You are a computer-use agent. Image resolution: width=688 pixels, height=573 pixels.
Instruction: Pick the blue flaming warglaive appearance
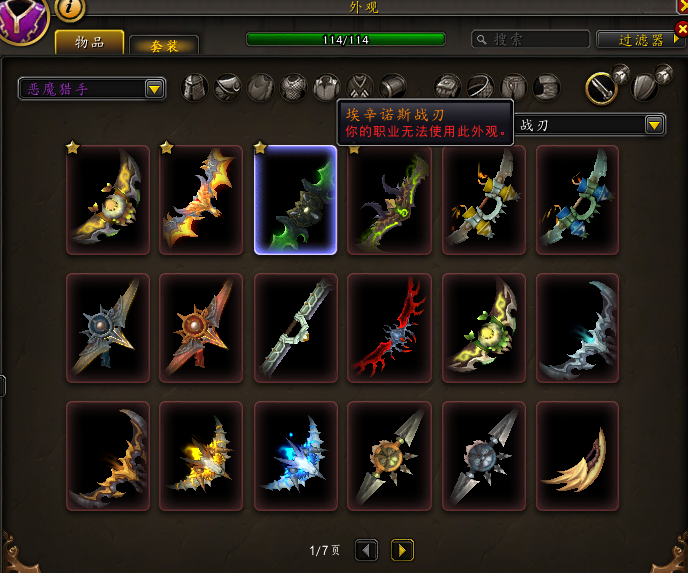pyautogui.click(x=295, y=456)
